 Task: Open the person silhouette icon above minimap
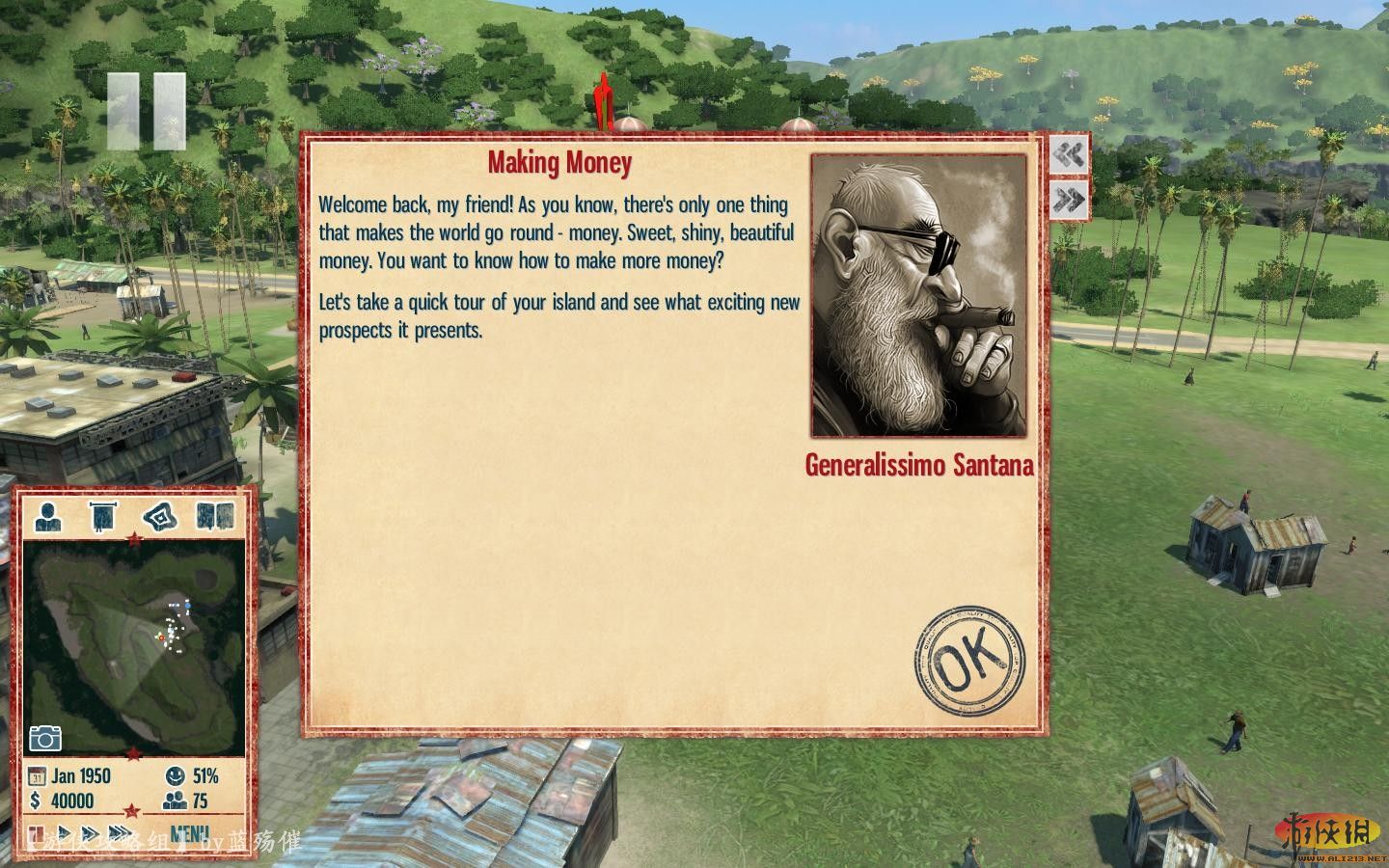click(x=48, y=517)
